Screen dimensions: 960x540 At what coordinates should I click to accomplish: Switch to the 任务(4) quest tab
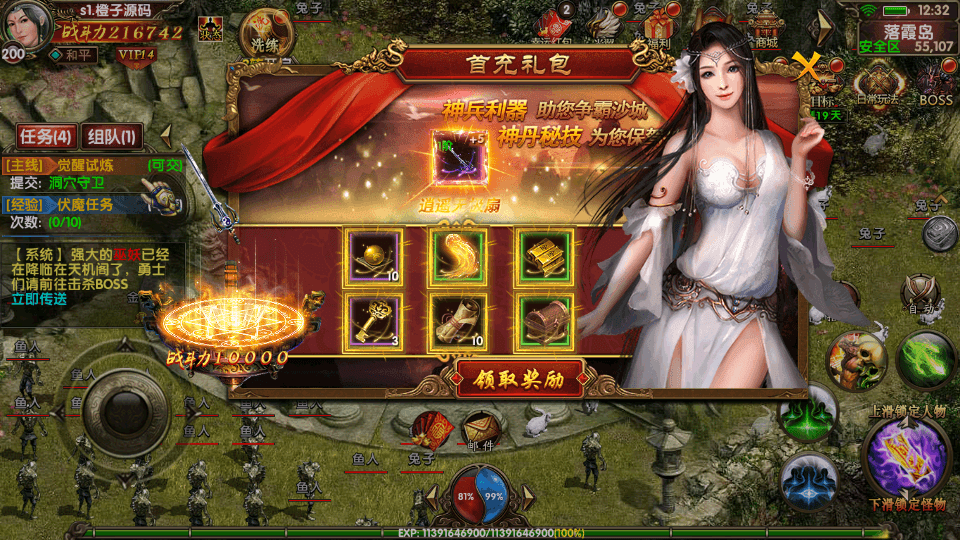(46, 136)
